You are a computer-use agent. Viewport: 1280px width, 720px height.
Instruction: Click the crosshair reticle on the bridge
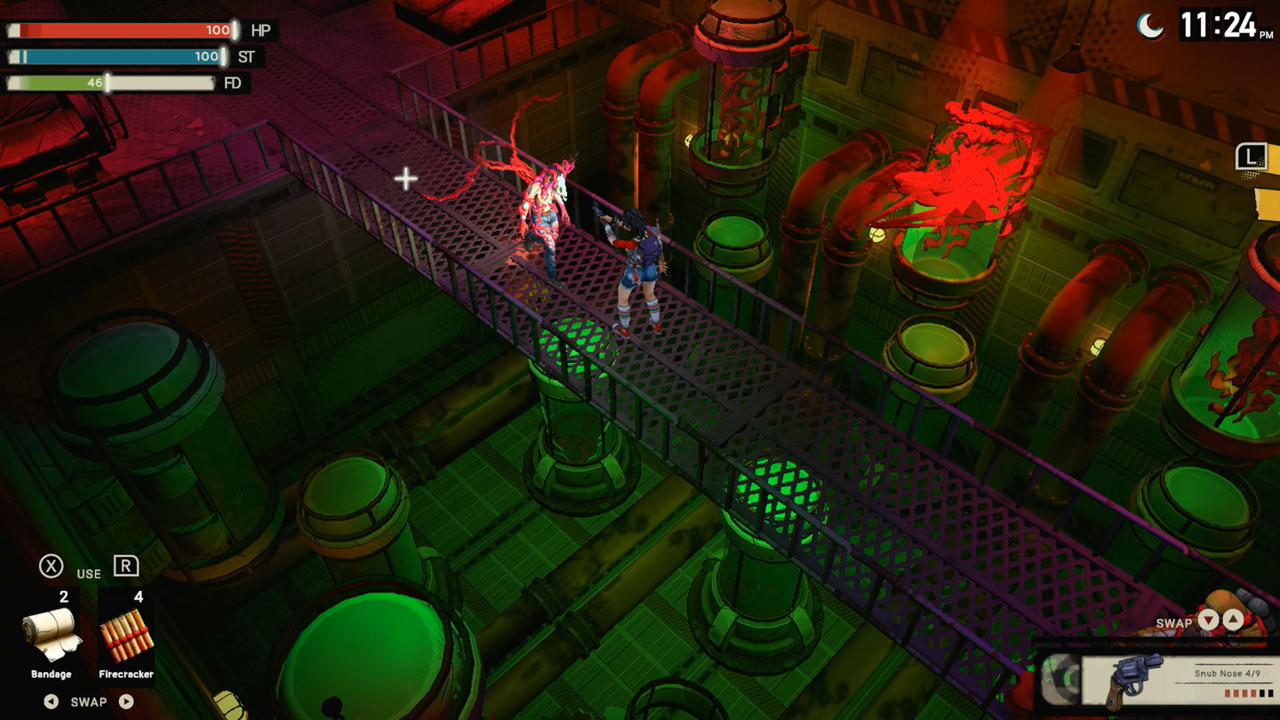pyautogui.click(x=405, y=179)
